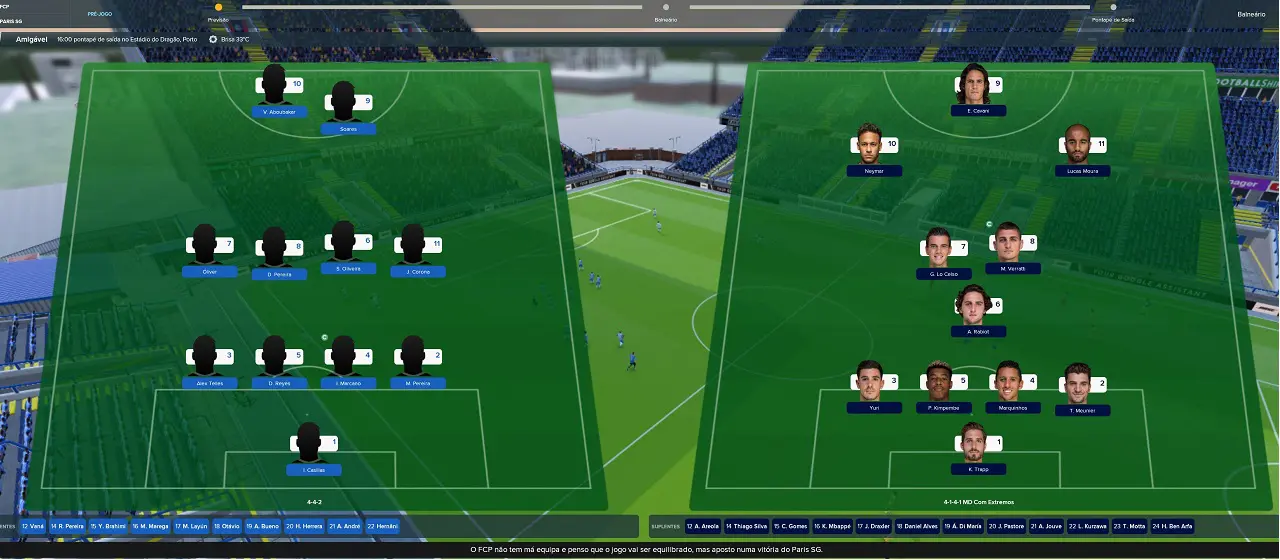Select the Previsão stage marker on timeline
This screenshot has width=1280, height=560.
(x=218, y=8)
